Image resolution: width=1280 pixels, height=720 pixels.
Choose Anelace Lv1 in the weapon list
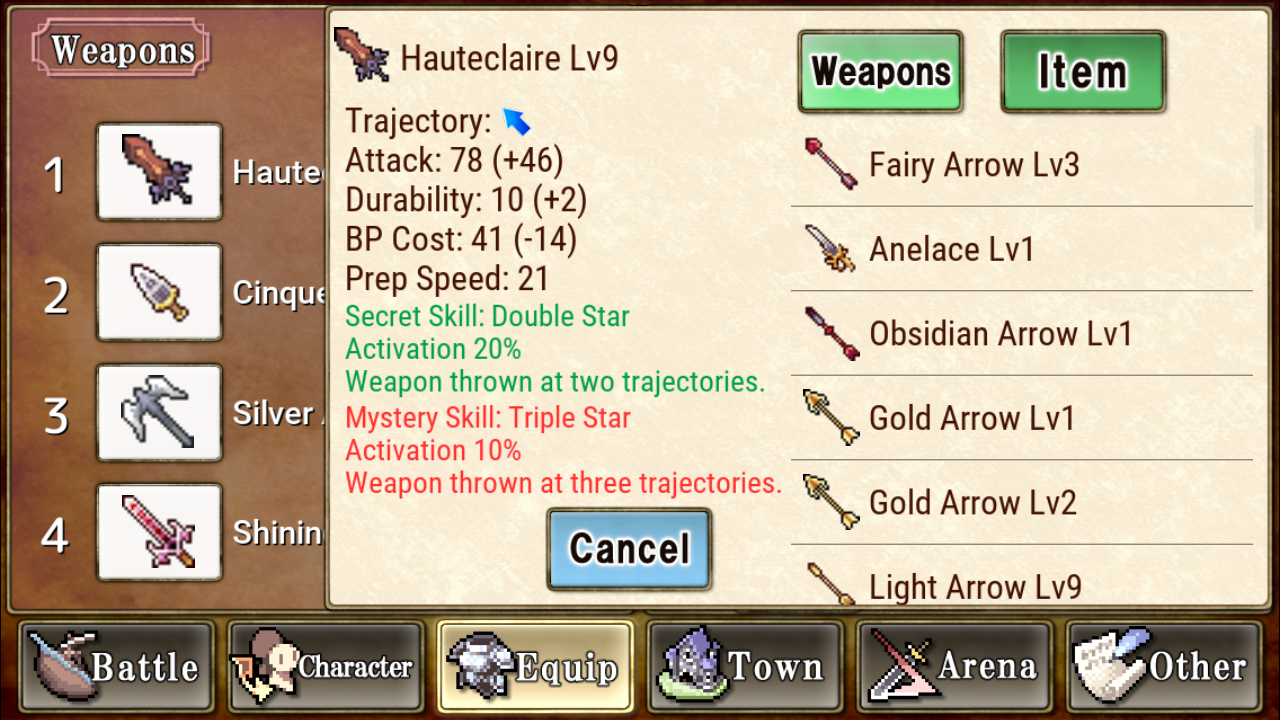point(1020,249)
